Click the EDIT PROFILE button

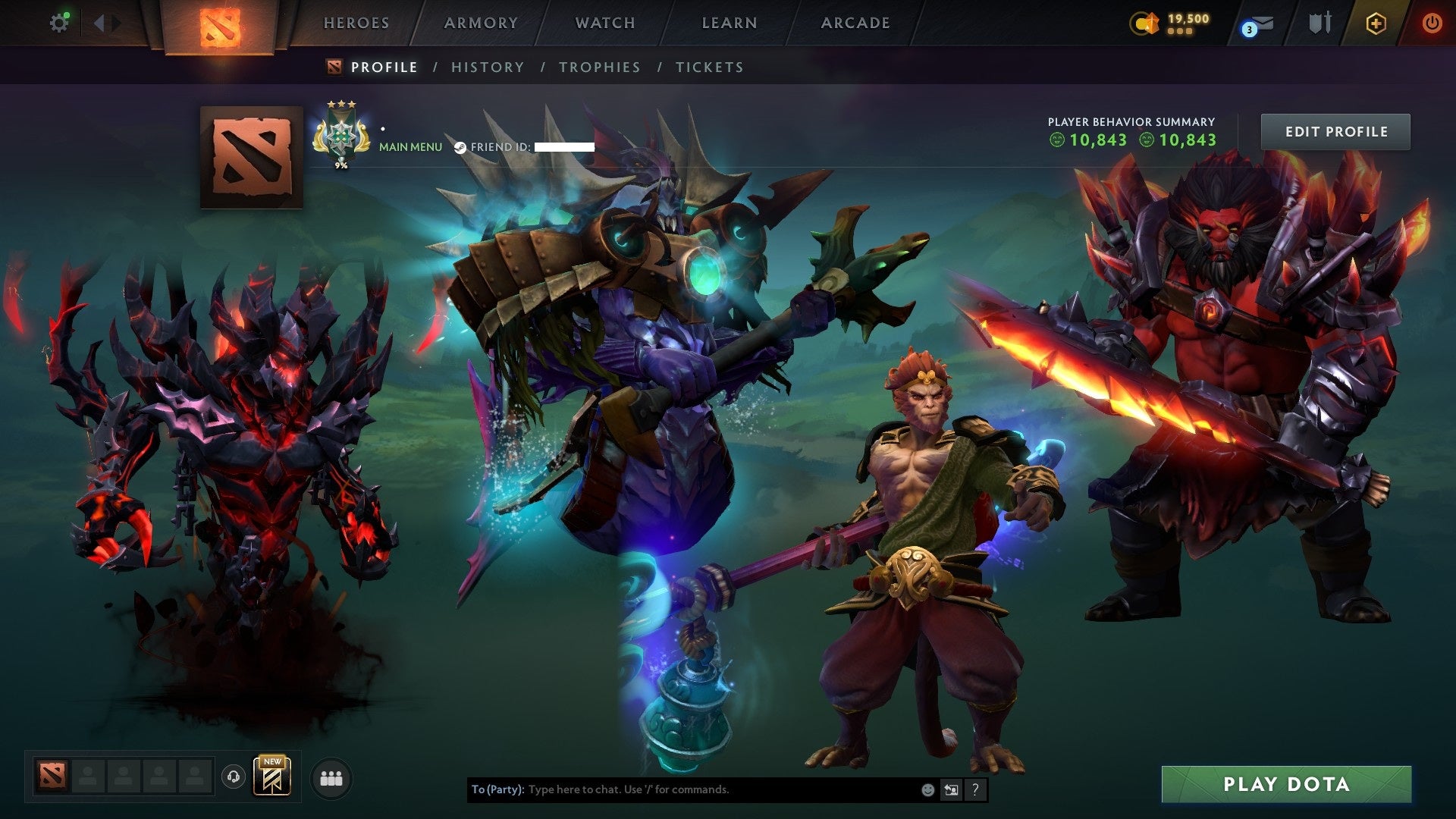click(x=1335, y=130)
